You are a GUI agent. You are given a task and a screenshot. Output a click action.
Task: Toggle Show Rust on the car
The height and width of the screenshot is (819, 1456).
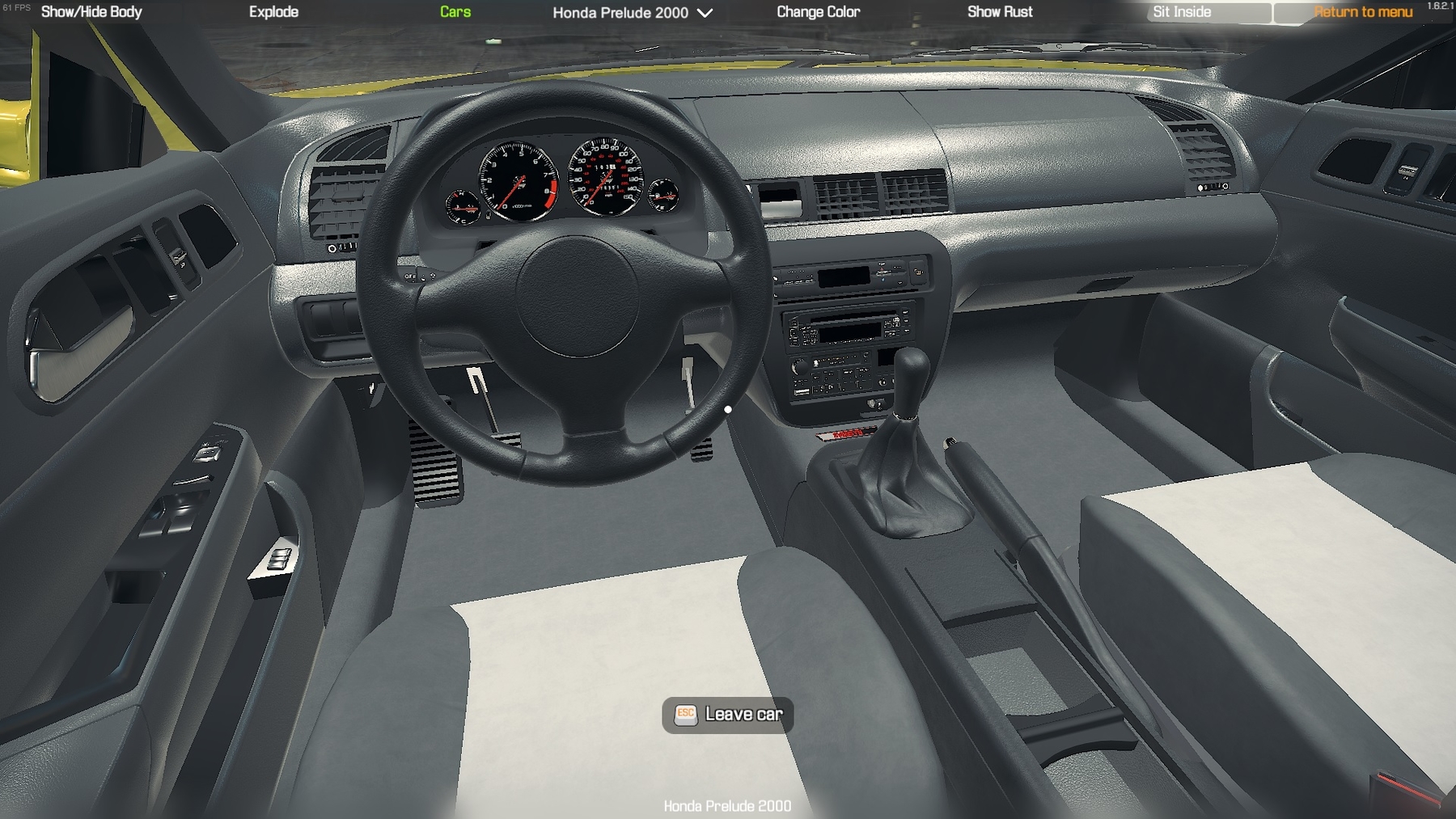click(x=1000, y=12)
